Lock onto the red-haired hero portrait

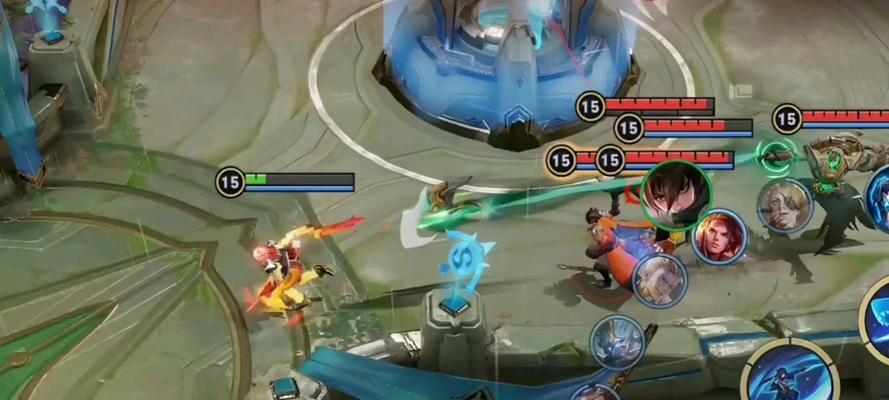(x=719, y=237)
